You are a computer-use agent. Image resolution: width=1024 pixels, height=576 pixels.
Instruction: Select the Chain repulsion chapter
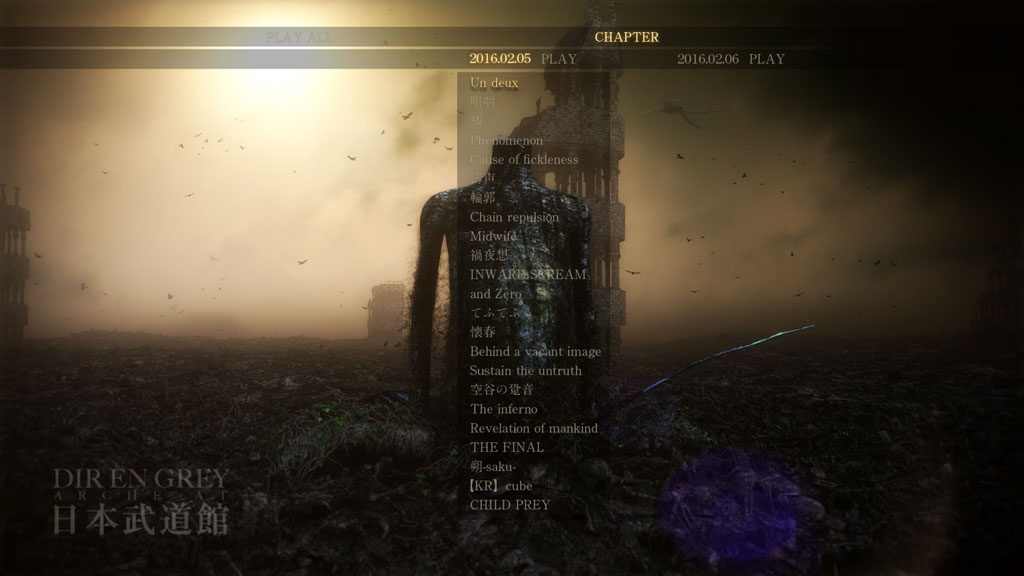pos(514,217)
